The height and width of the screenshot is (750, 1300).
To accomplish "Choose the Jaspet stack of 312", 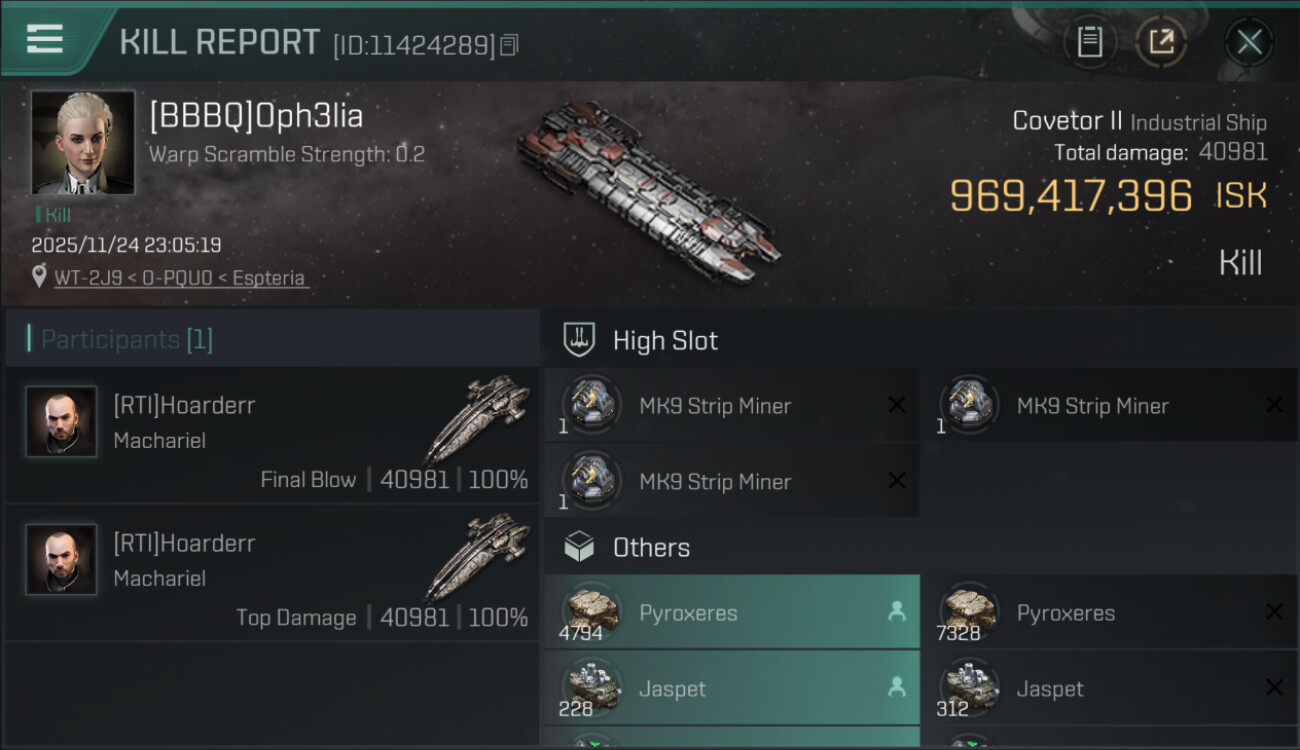I will pos(1108,688).
